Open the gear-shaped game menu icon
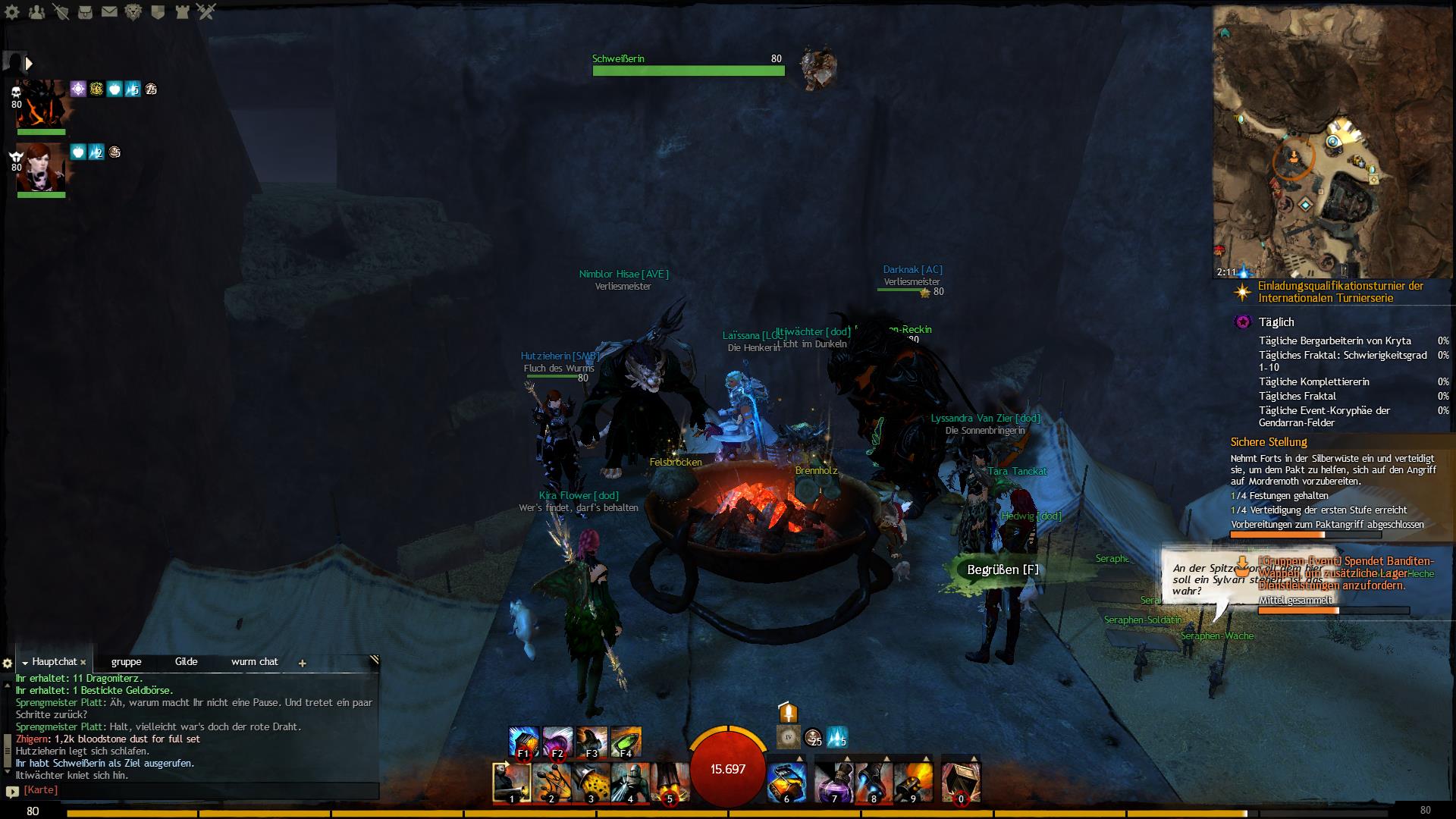 [12, 11]
